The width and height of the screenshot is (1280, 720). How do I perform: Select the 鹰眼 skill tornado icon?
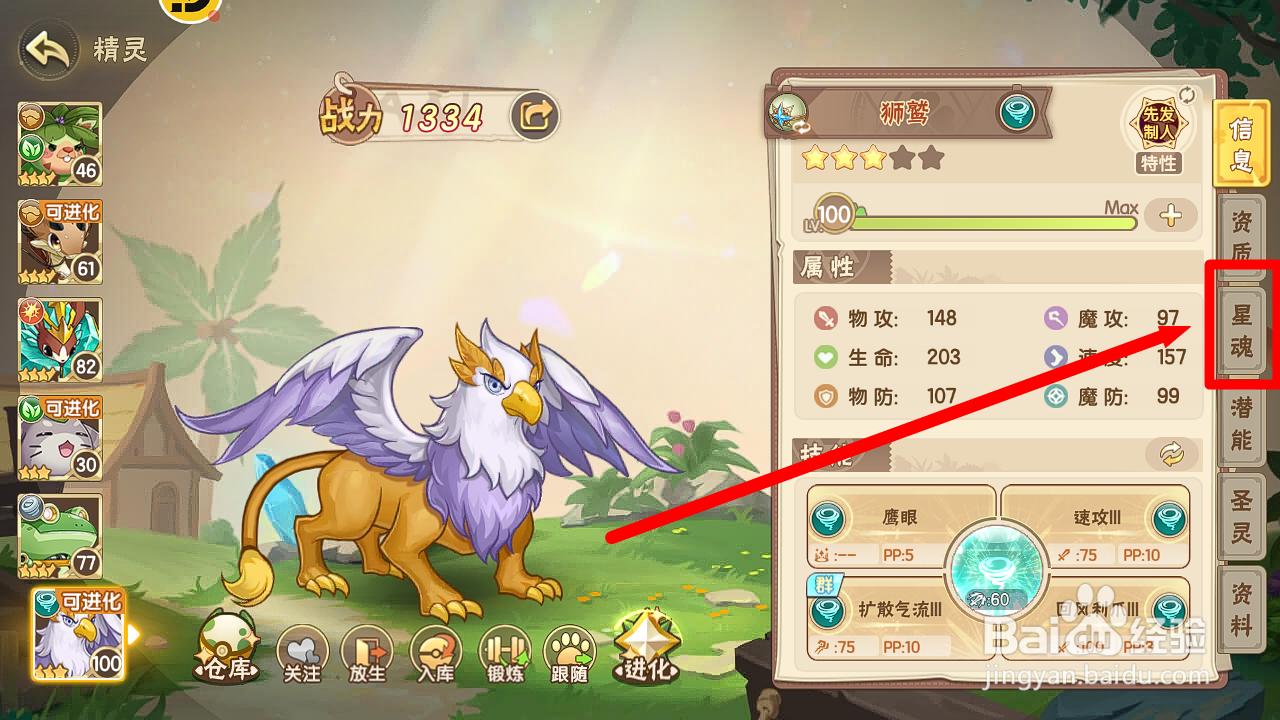coord(830,518)
